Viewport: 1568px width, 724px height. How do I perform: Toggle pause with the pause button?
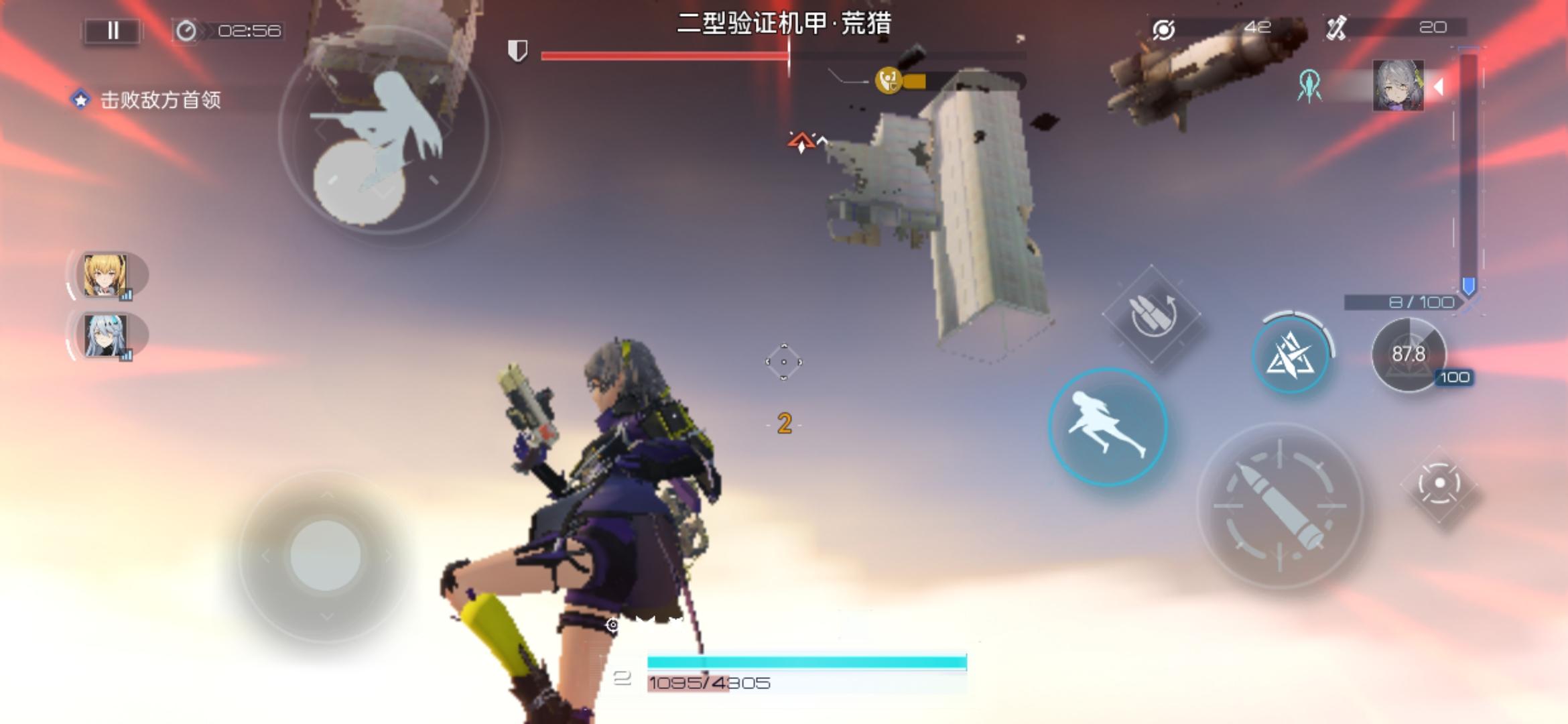pos(113,30)
